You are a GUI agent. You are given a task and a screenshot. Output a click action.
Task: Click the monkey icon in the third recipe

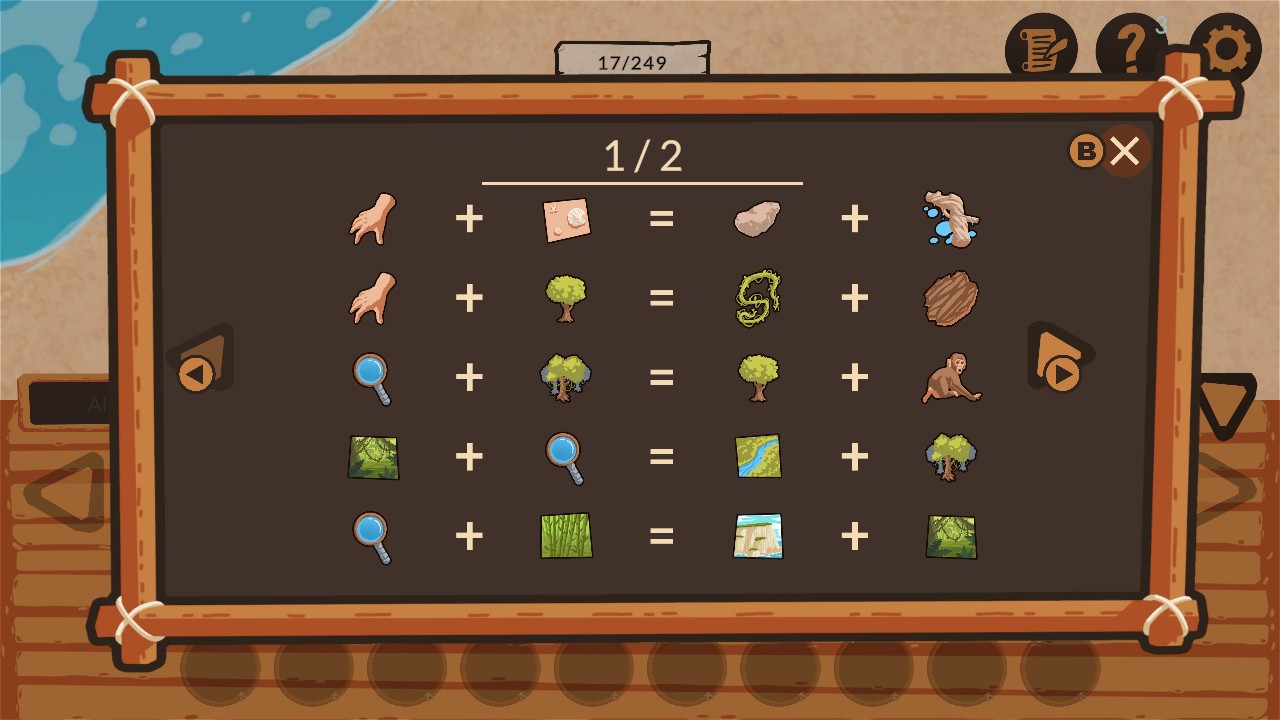(x=949, y=378)
